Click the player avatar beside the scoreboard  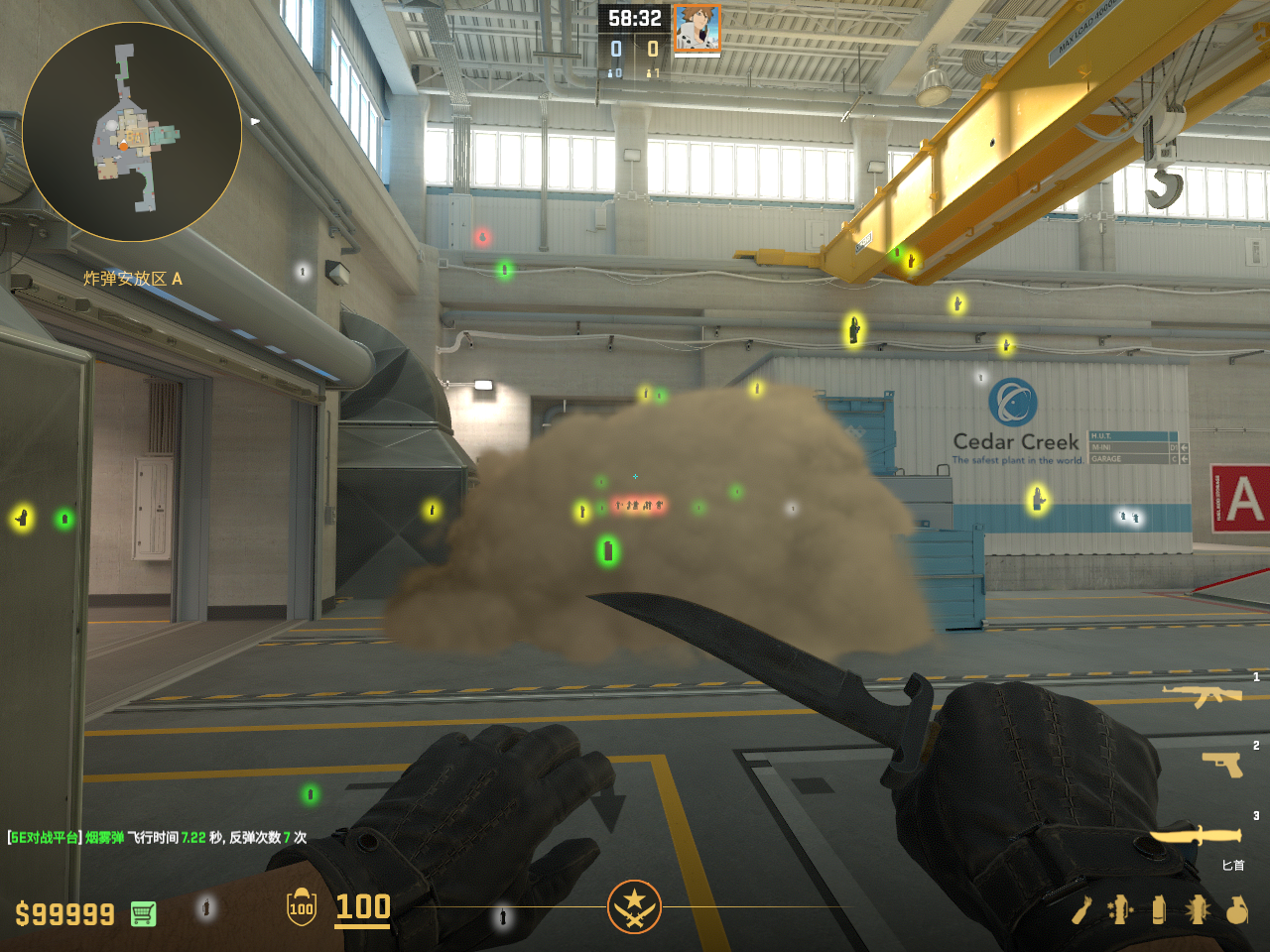(697, 28)
